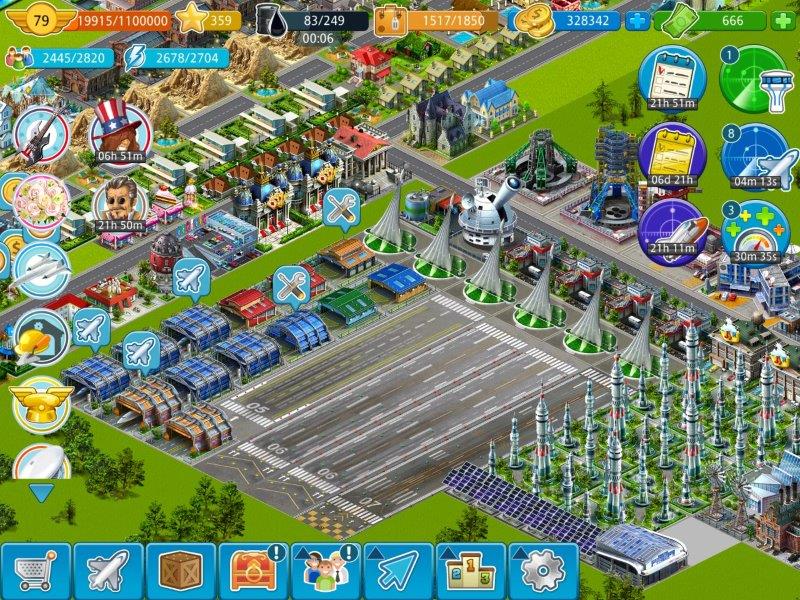The image size is (800, 600).
Task: Open the friends and neighbors menu
Action: [326, 571]
